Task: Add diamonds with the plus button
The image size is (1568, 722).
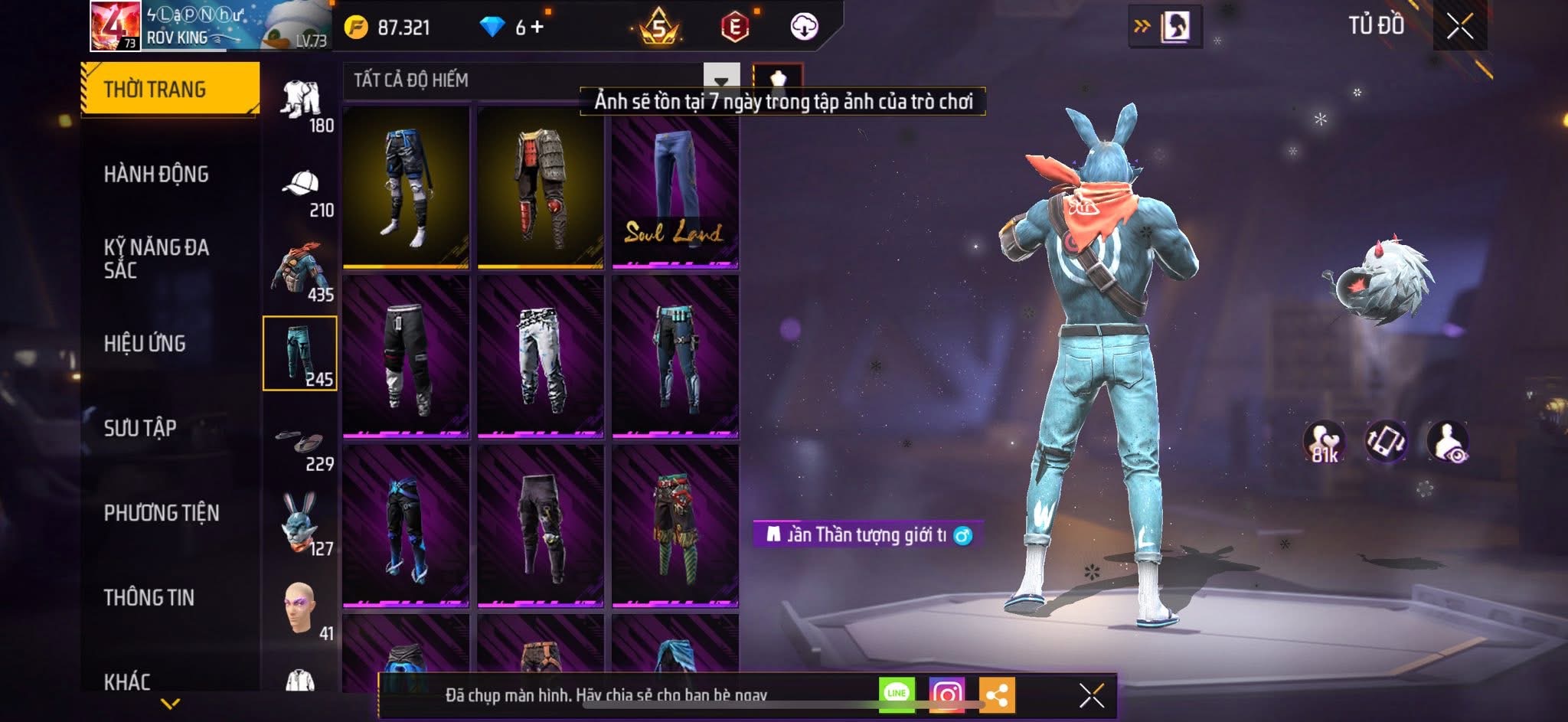Action: (x=537, y=28)
